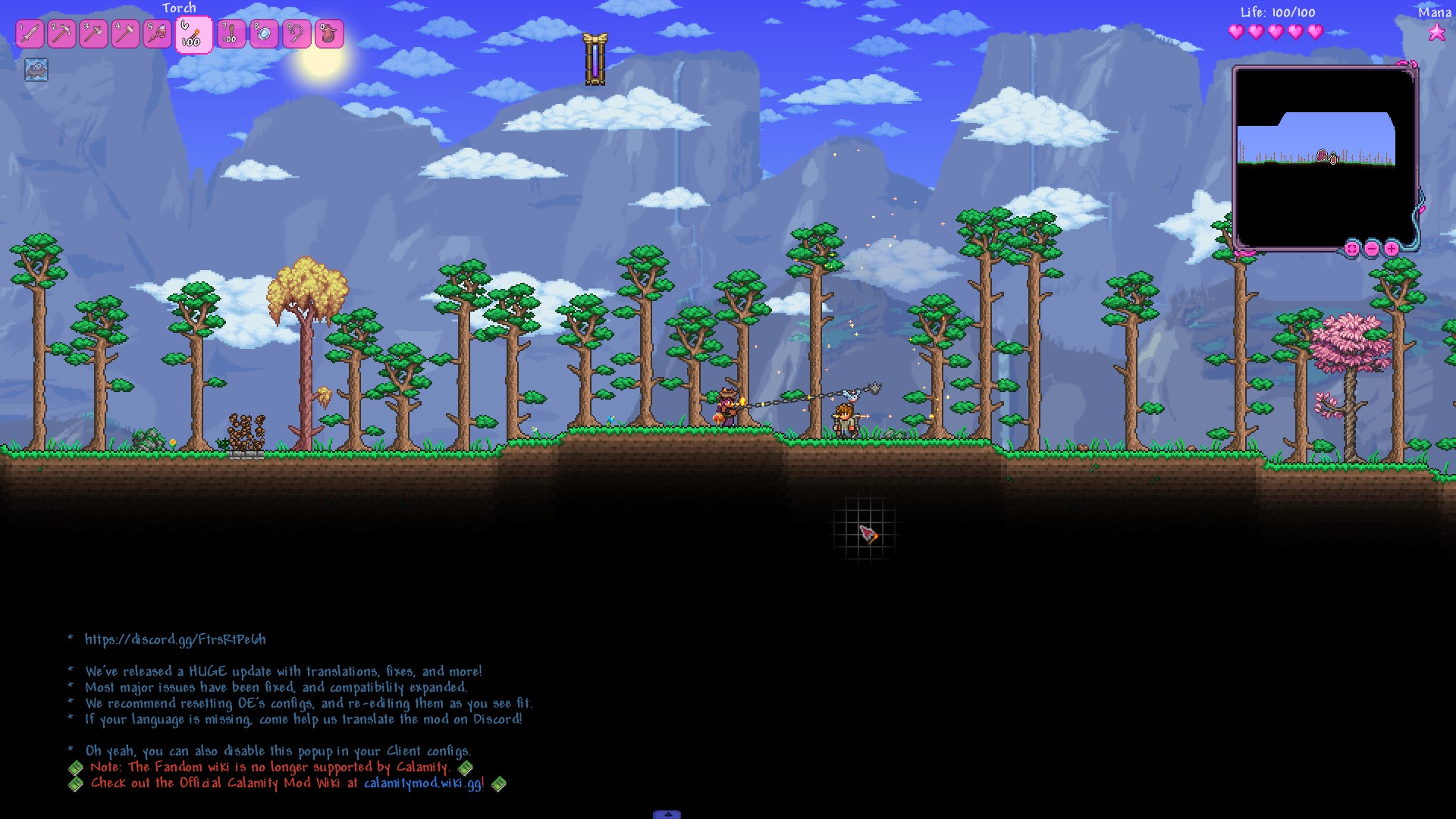Equip the grappling hook in slot 9

click(x=297, y=34)
